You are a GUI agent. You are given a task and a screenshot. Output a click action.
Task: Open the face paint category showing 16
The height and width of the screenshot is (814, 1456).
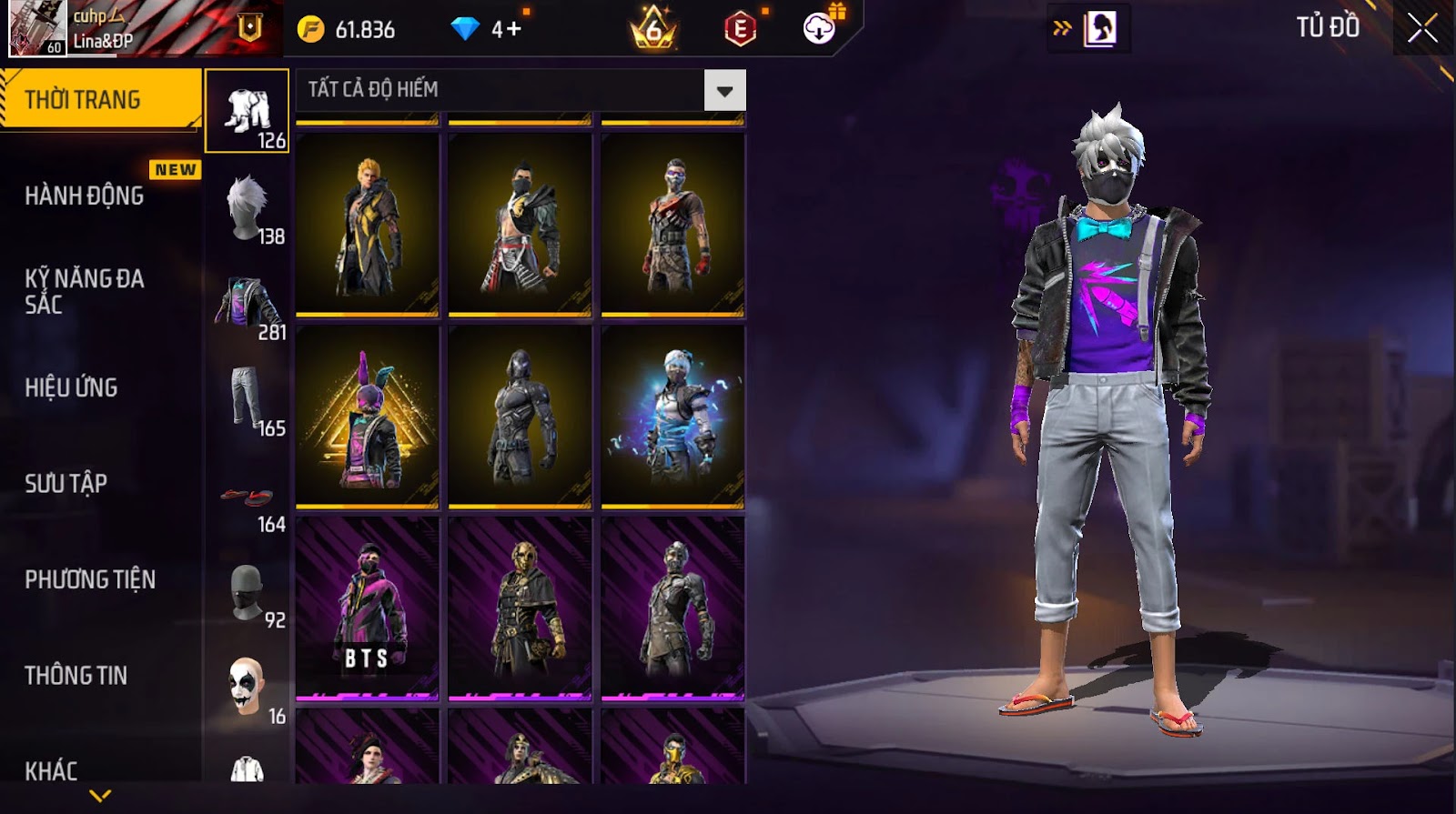(x=248, y=689)
